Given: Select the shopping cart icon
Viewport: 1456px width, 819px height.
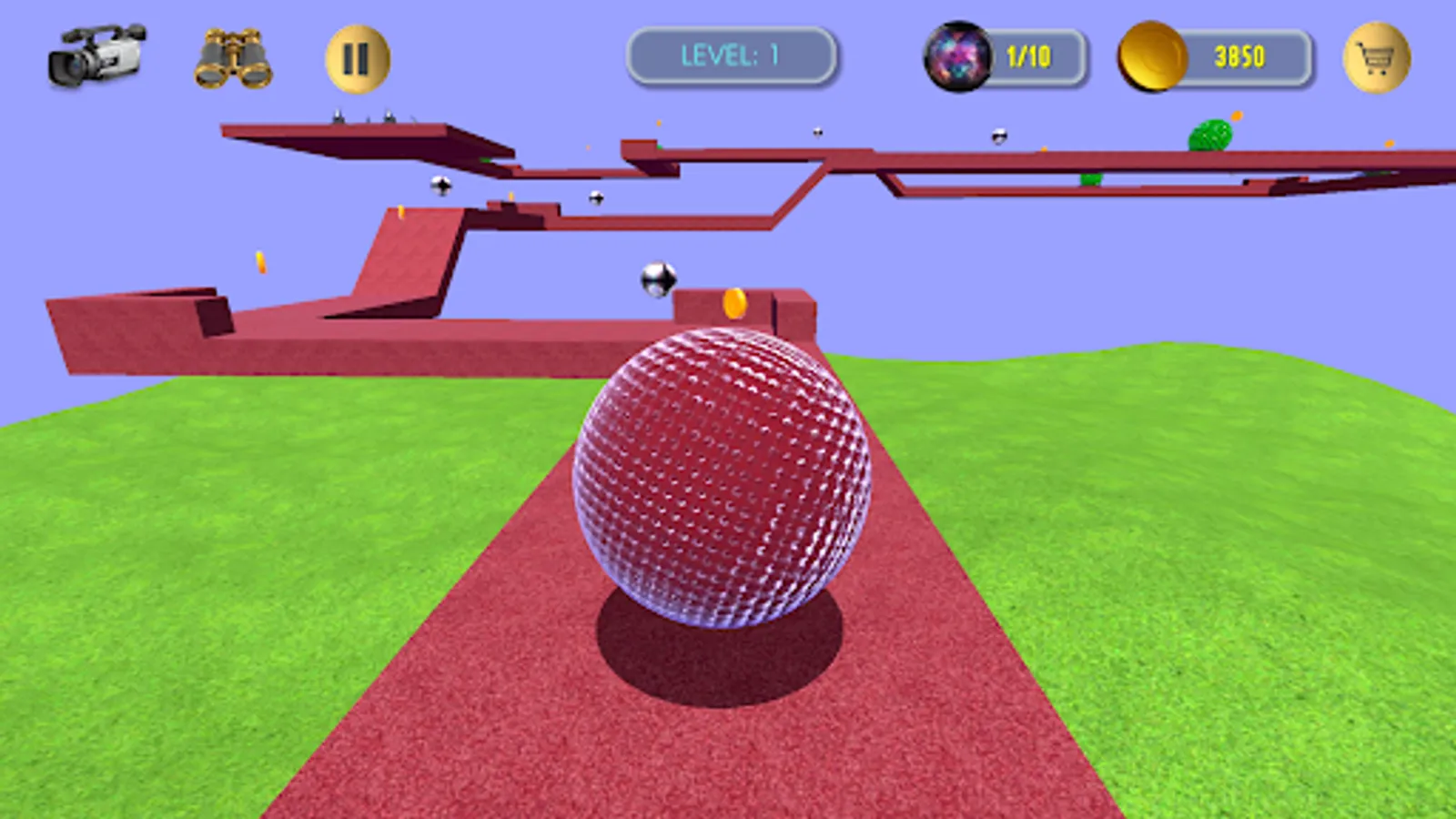Looking at the screenshot, I should 1377,57.
